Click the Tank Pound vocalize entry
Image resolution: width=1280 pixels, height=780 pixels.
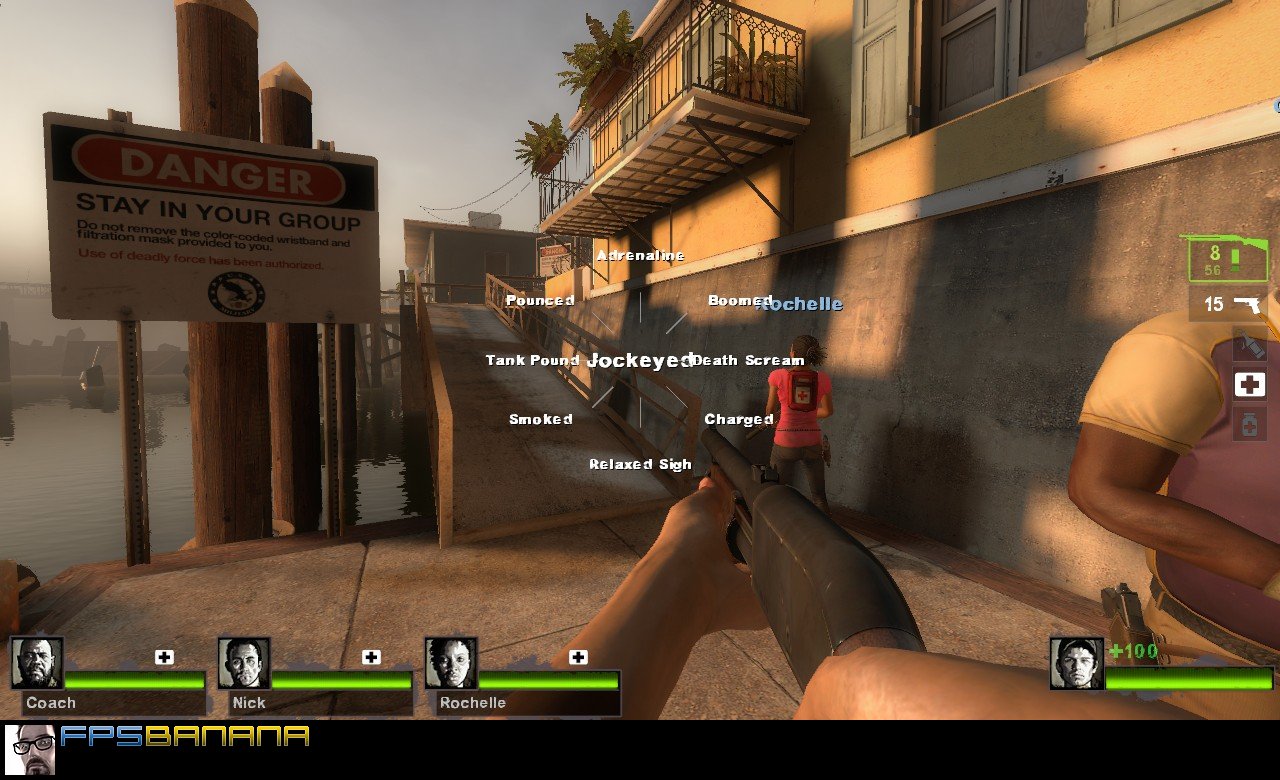(532, 360)
